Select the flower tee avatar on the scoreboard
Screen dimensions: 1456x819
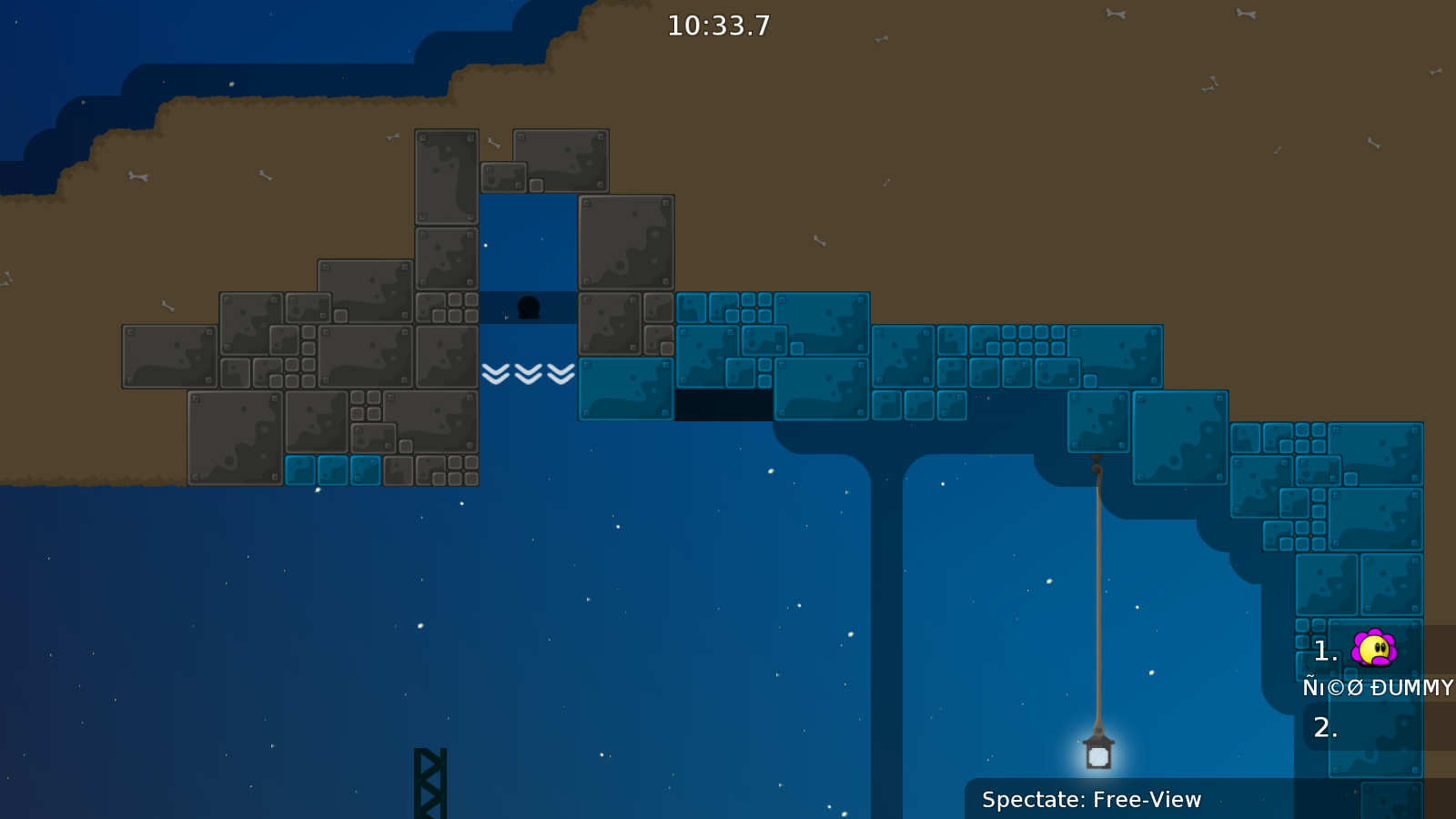click(x=1374, y=648)
